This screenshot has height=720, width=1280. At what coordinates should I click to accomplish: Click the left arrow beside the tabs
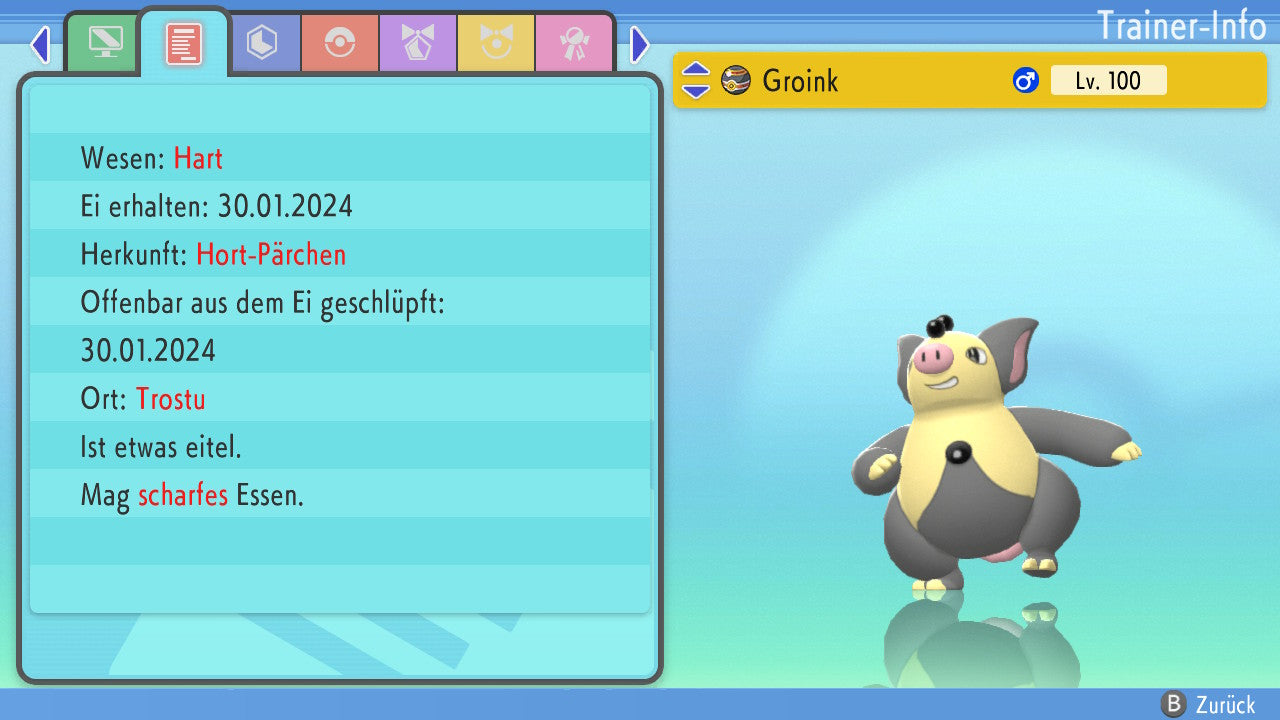[x=40, y=44]
